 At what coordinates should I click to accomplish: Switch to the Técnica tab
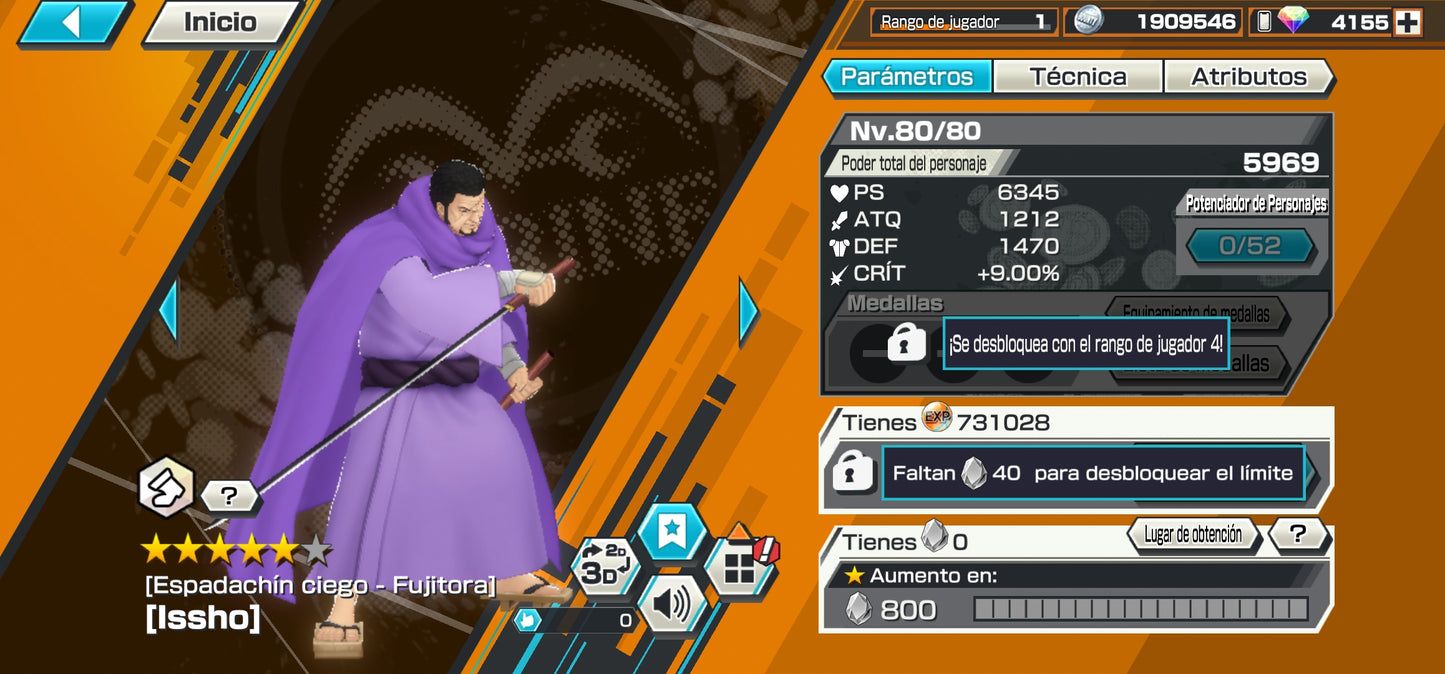(1077, 77)
